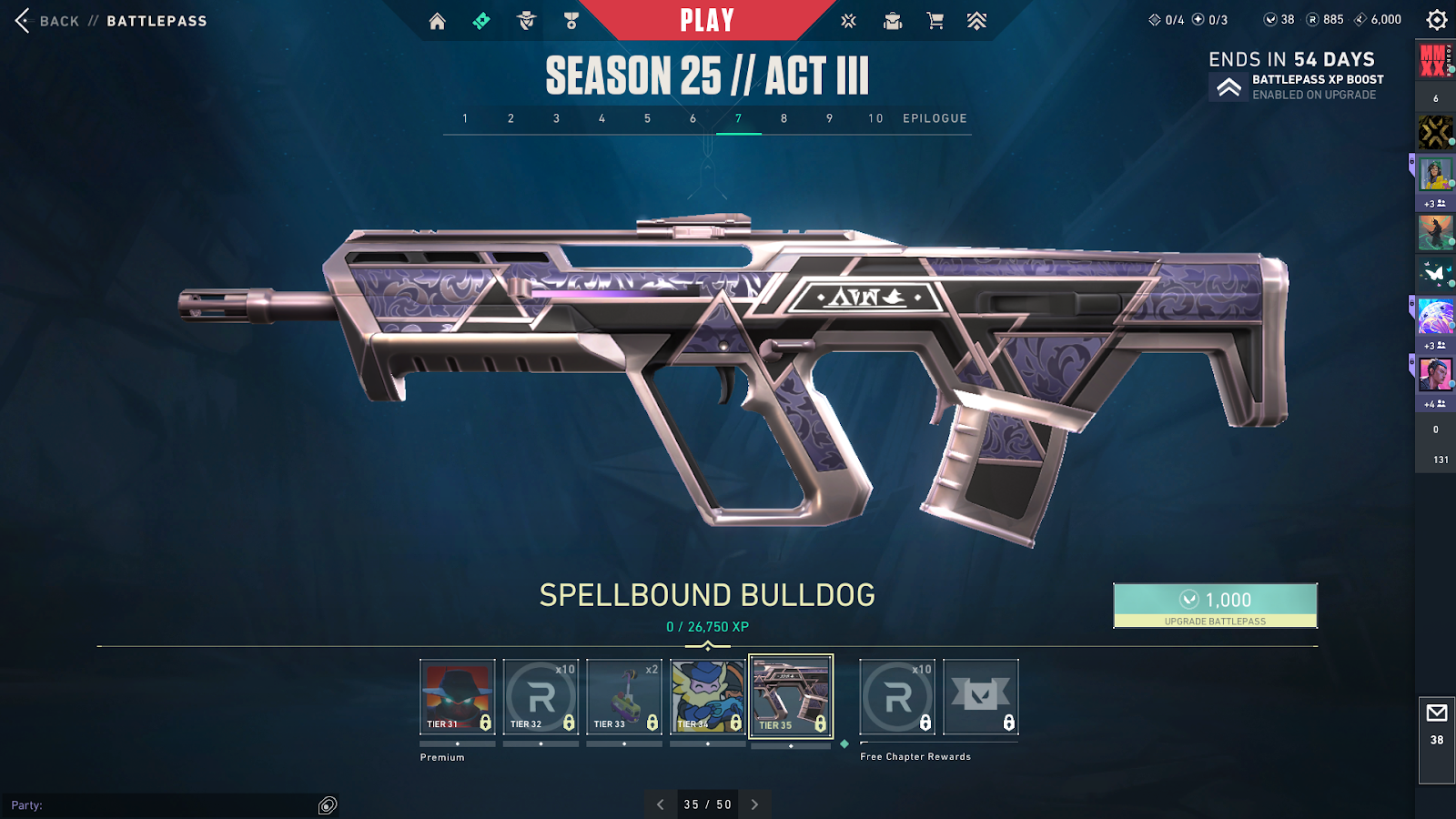Open the store shopping cart icon
The image size is (1456, 819).
(x=935, y=21)
